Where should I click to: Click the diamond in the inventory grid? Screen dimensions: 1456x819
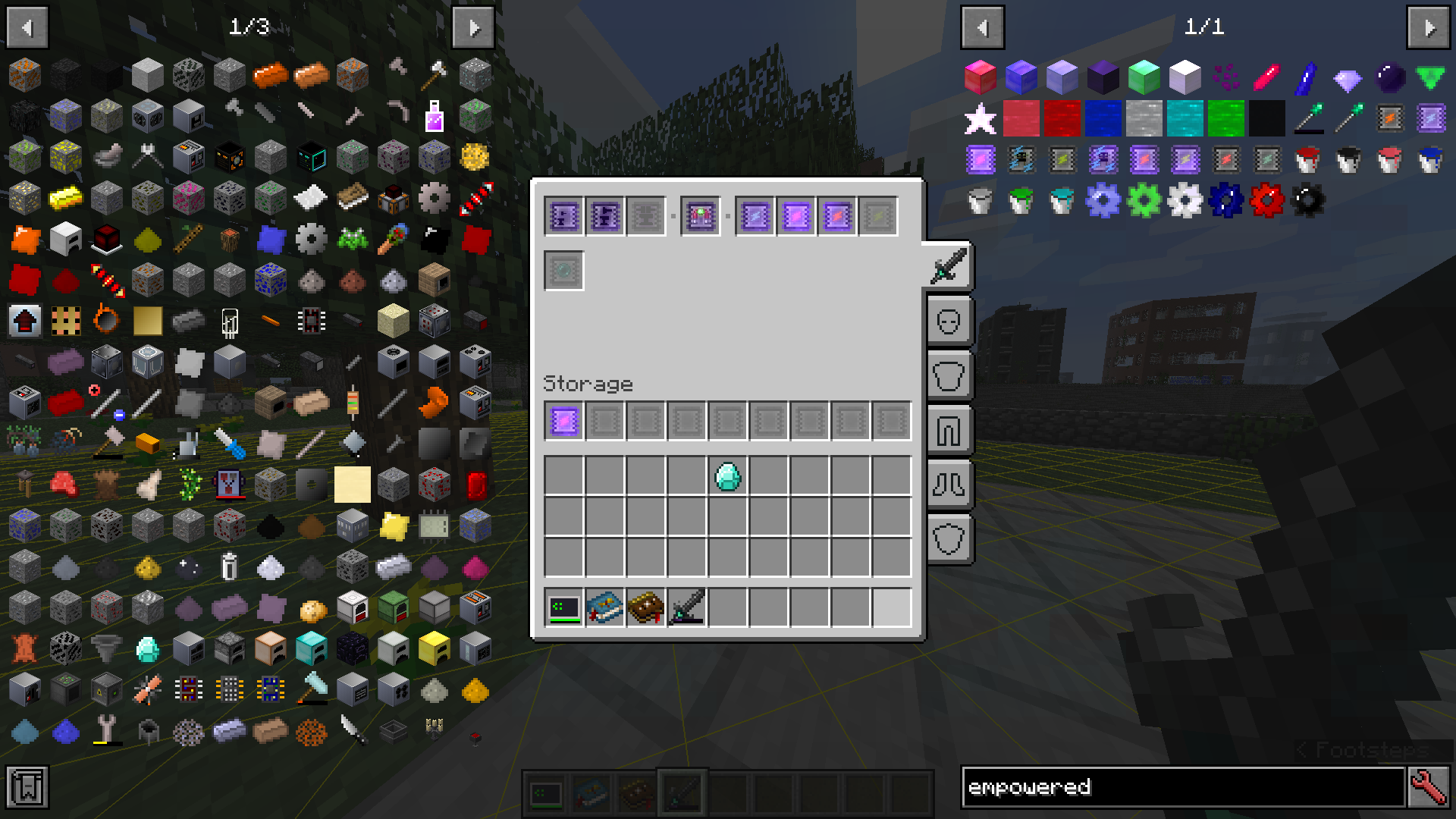[x=727, y=476]
